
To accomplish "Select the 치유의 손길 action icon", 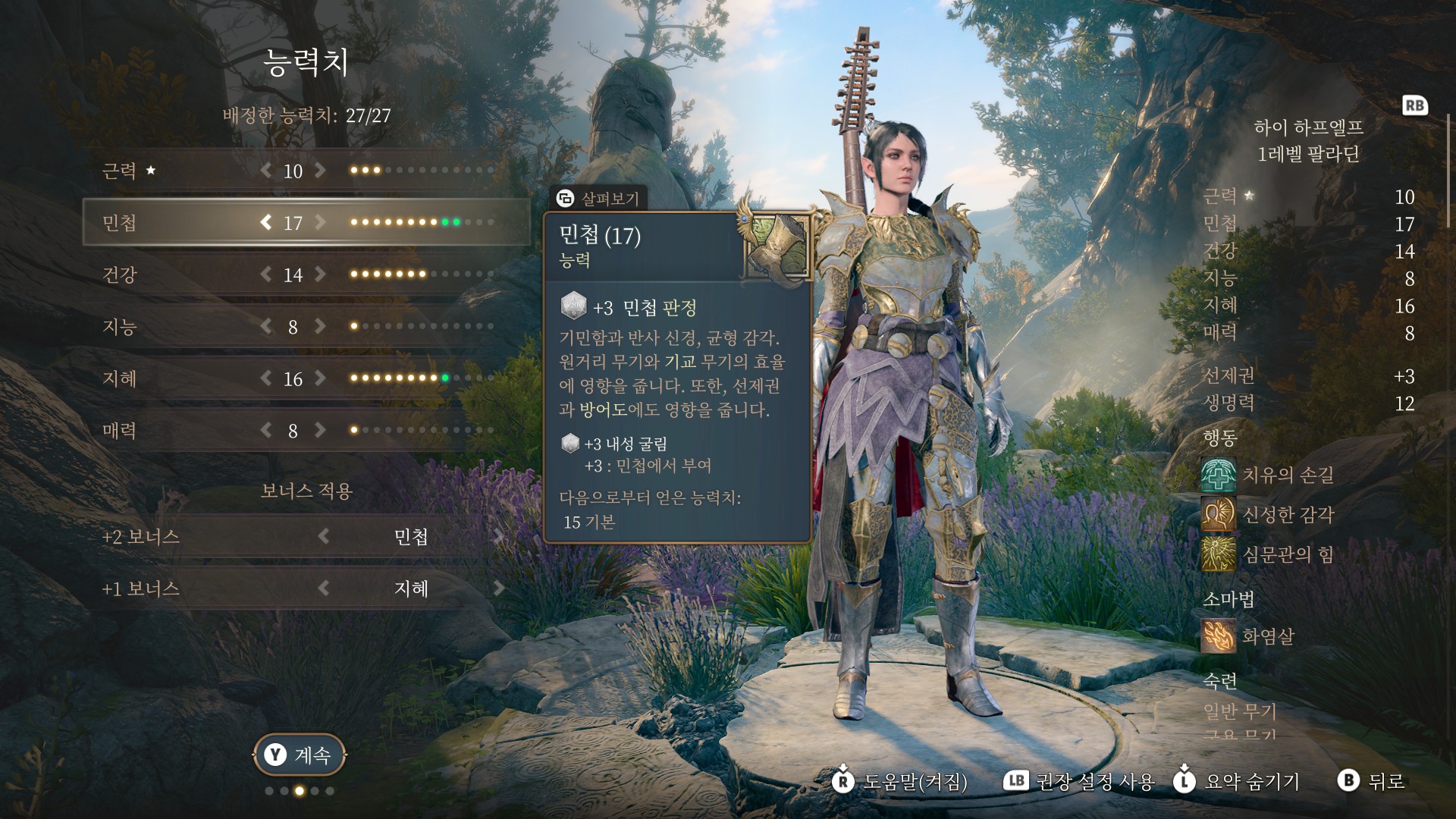I will coord(1218,475).
